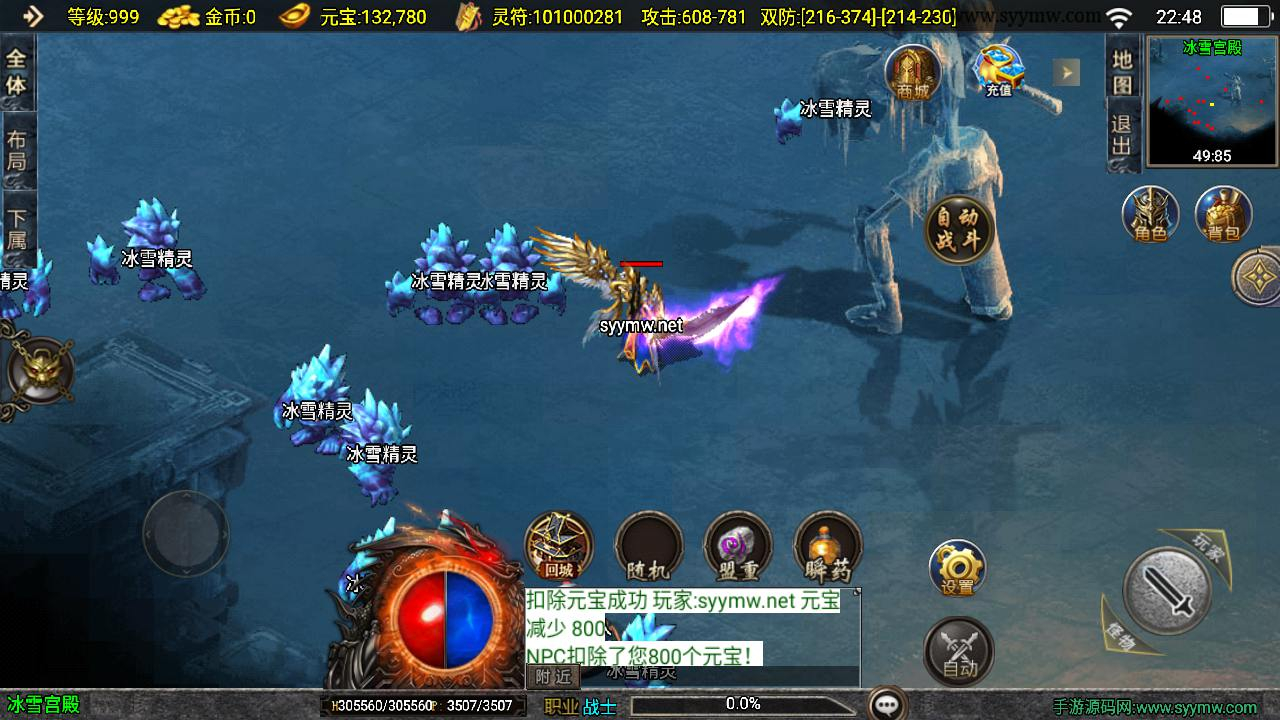The height and width of the screenshot is (720, 1280).
Task: Switch to the 布局 tab
Action: (17, 150)
